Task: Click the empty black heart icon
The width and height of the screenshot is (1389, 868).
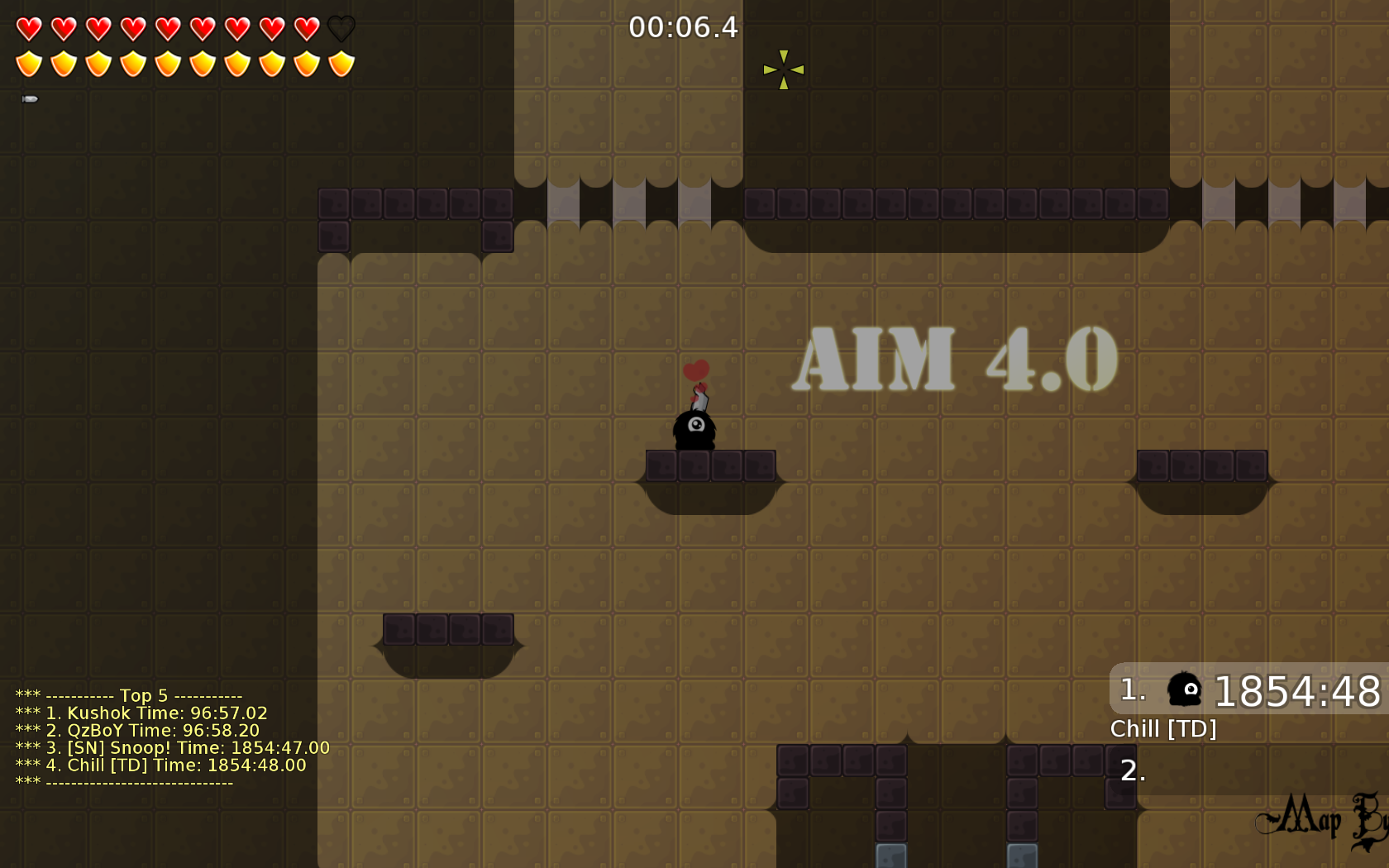Action: pyautogui.click(x=340, y=27)
